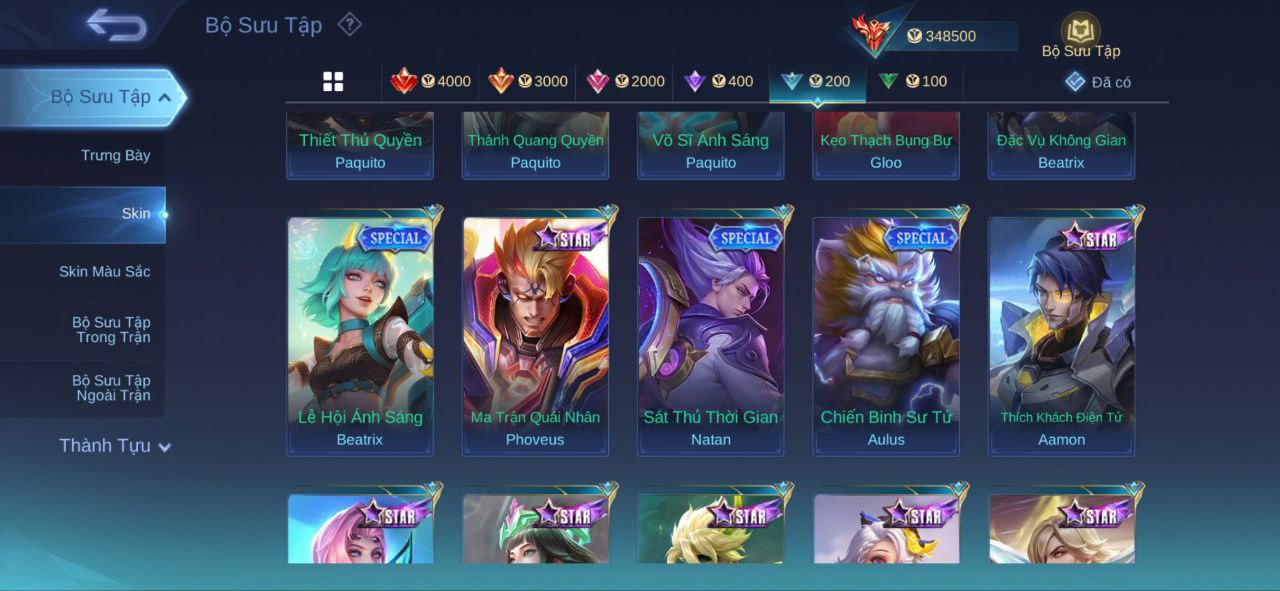Choose Phoveus's Ma Trận Quái Nhân skin
Viewport: 1280px width, 591px height.
coord(535,336)
